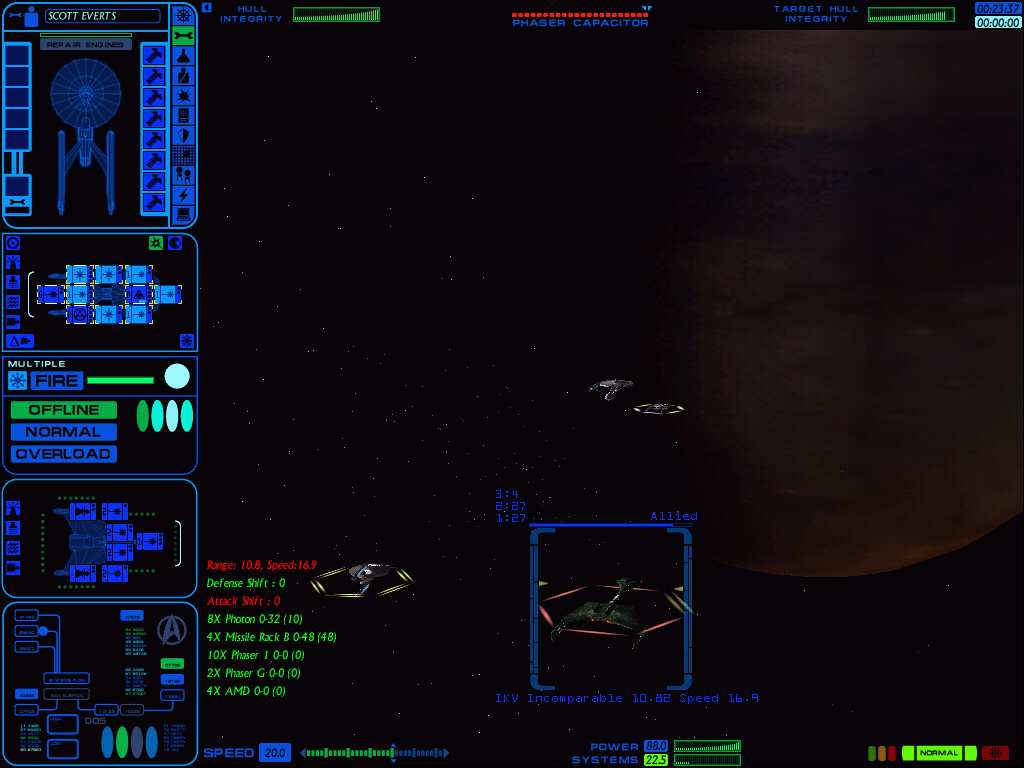Set weapons to Normal mode
Screen dimensions: 1024x768
click(x=64, y=432)
